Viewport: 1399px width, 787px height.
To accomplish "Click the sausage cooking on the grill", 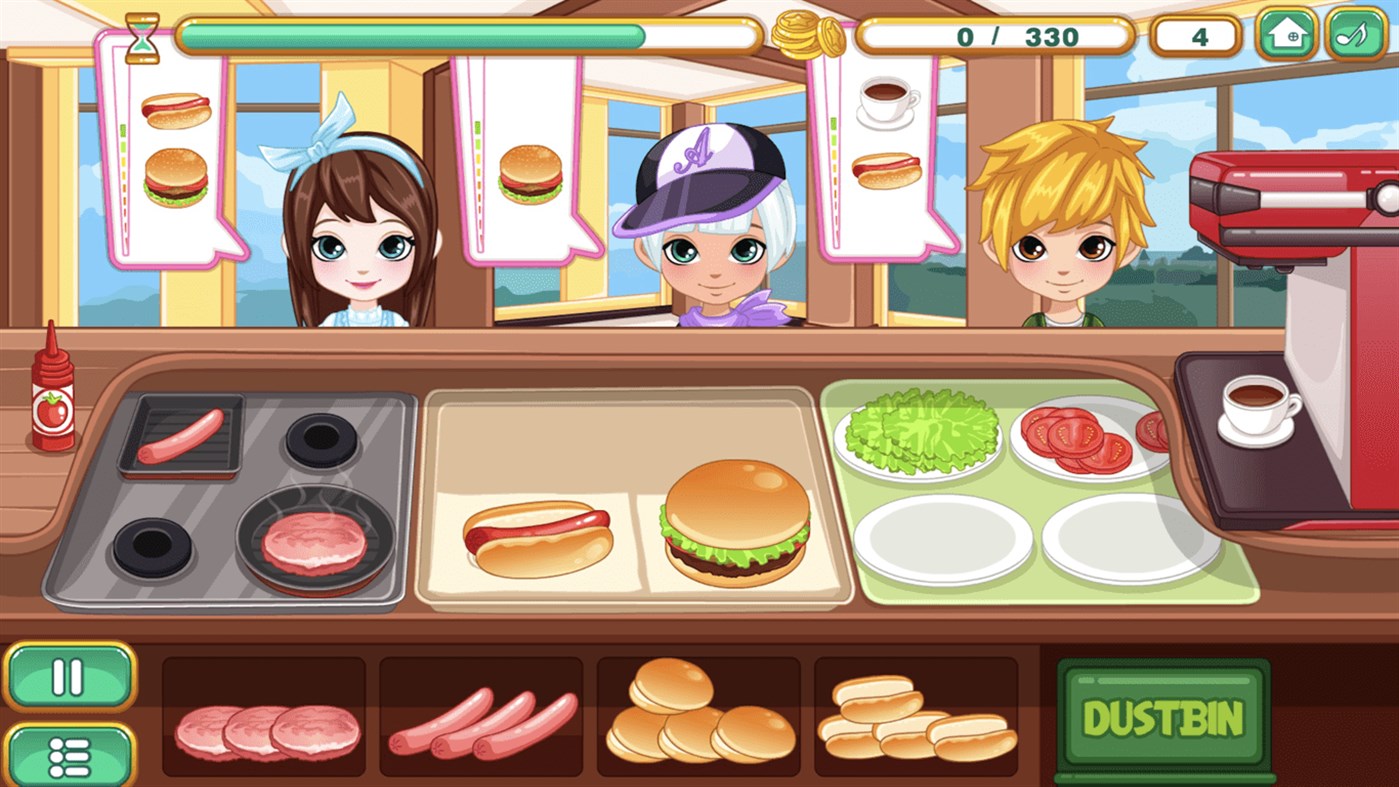I will [x=180, y=435].
